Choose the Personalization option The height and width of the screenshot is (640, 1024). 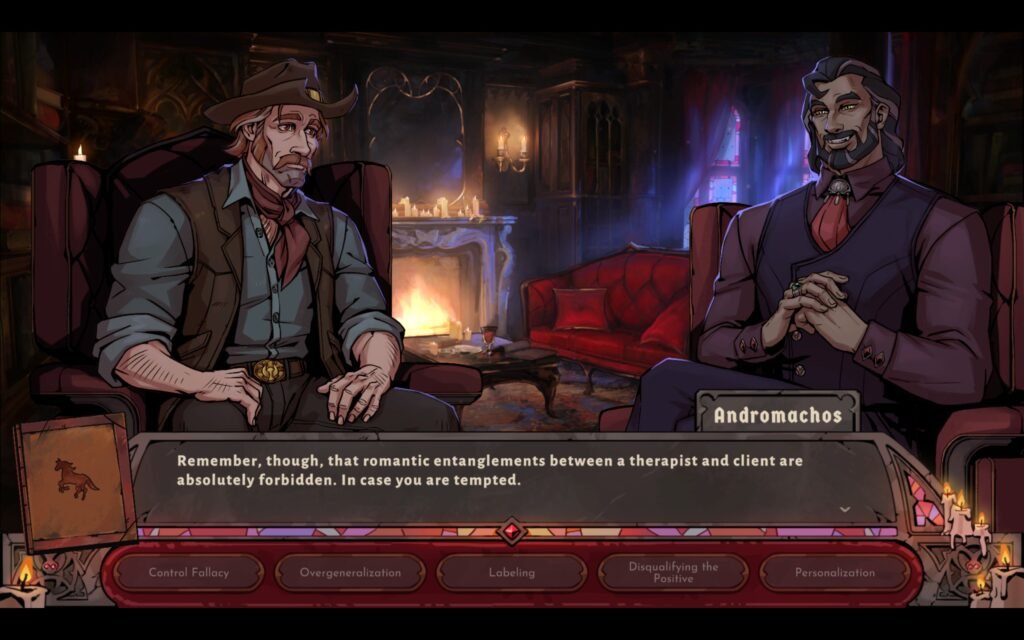835,573
